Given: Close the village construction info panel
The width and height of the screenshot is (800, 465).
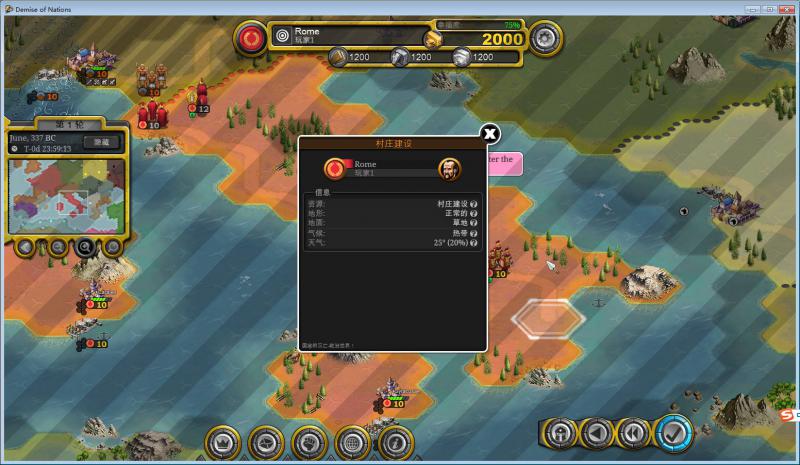Looking at the screenshot, I should (x=489, y=134).
